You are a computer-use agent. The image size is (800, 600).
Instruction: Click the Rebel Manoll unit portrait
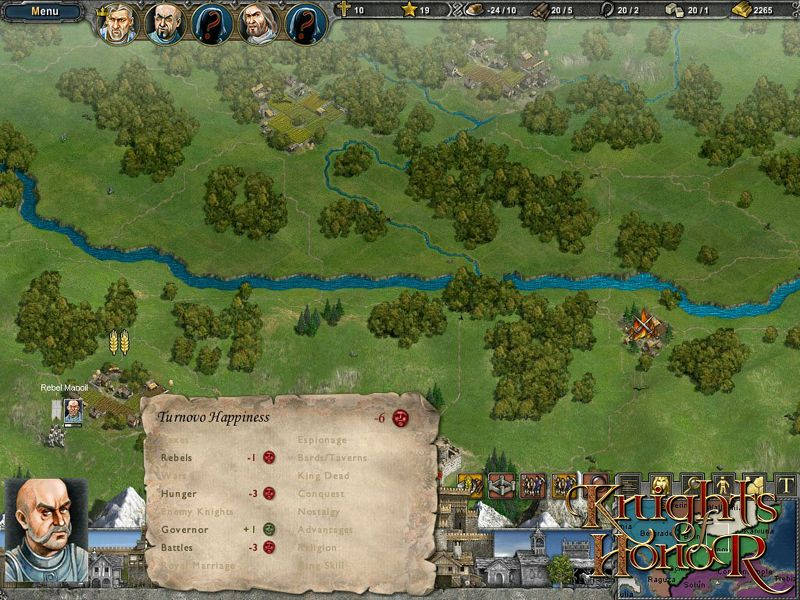click(73, 409)
